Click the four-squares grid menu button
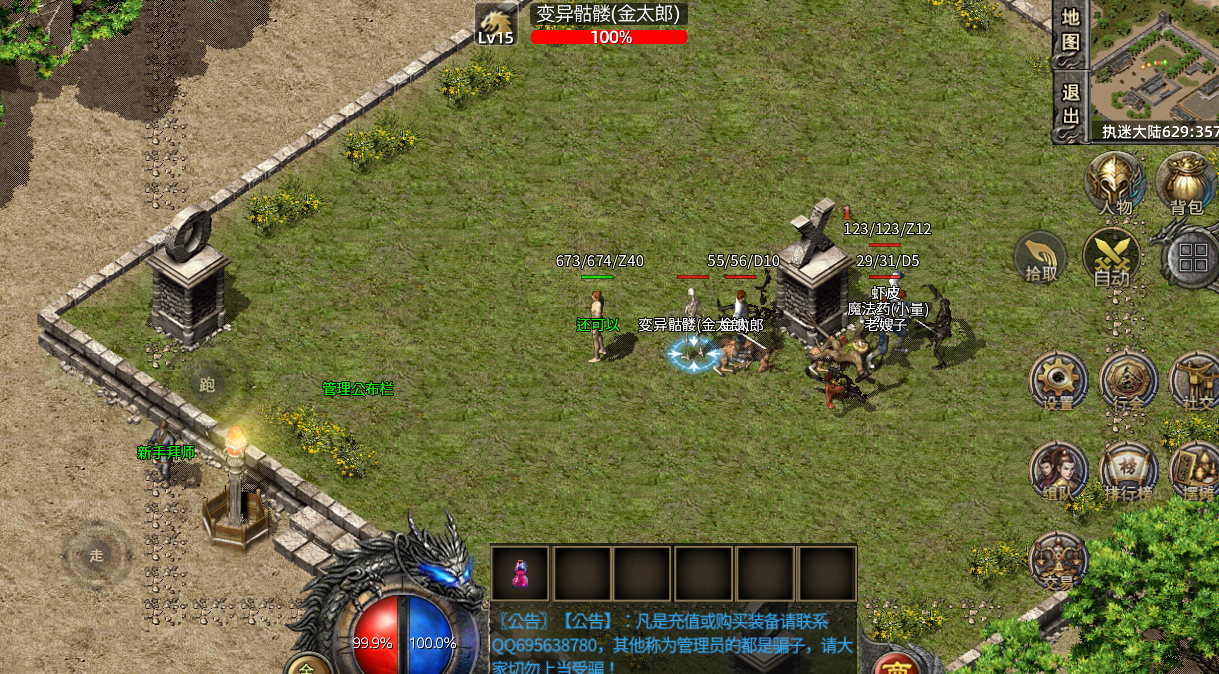The width and height of the screenshot is (1219, 674). coord(1192,257)
